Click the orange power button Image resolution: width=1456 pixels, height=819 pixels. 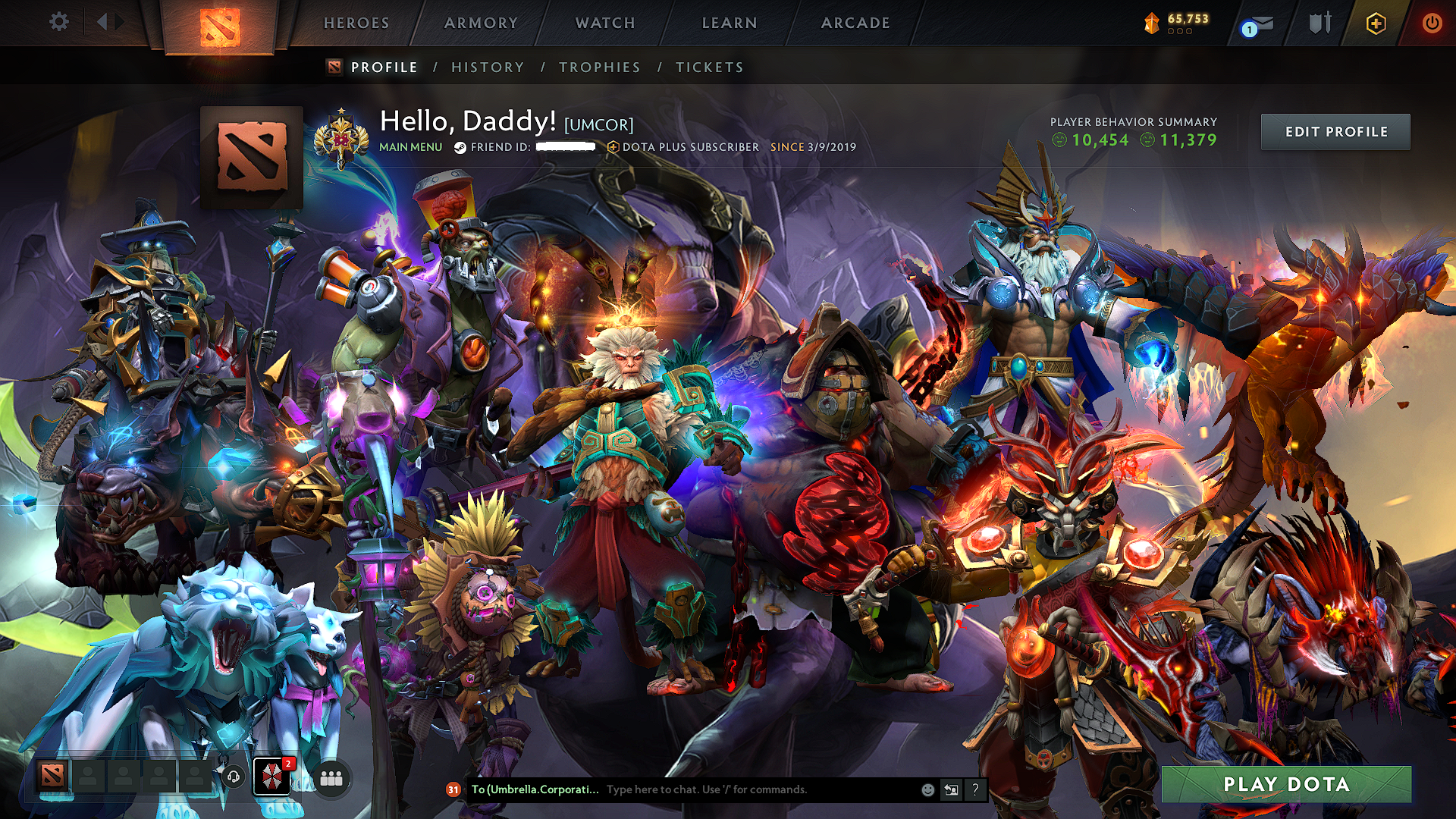click(x=1434, y=23)
